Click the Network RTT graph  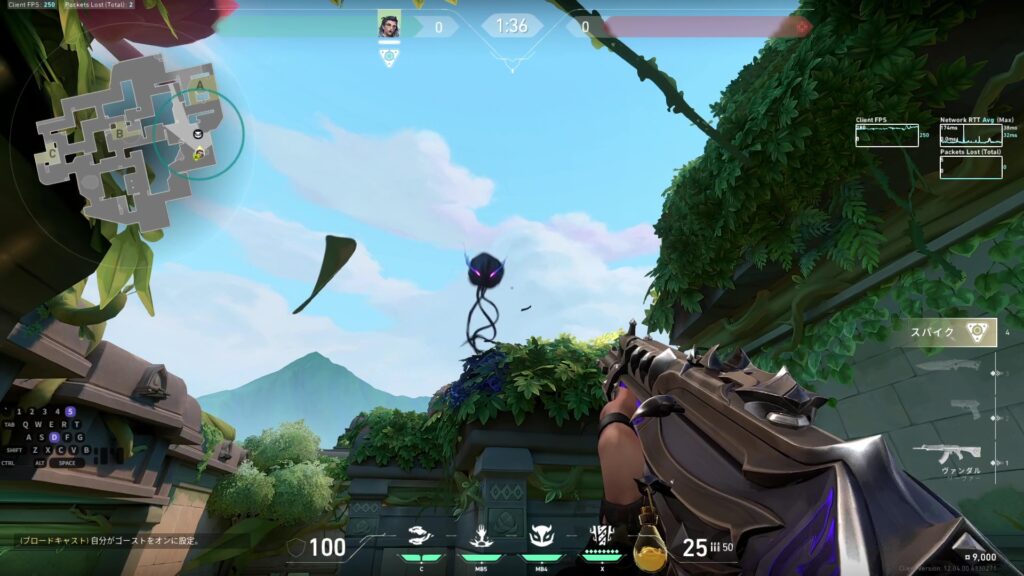[970, 135]
